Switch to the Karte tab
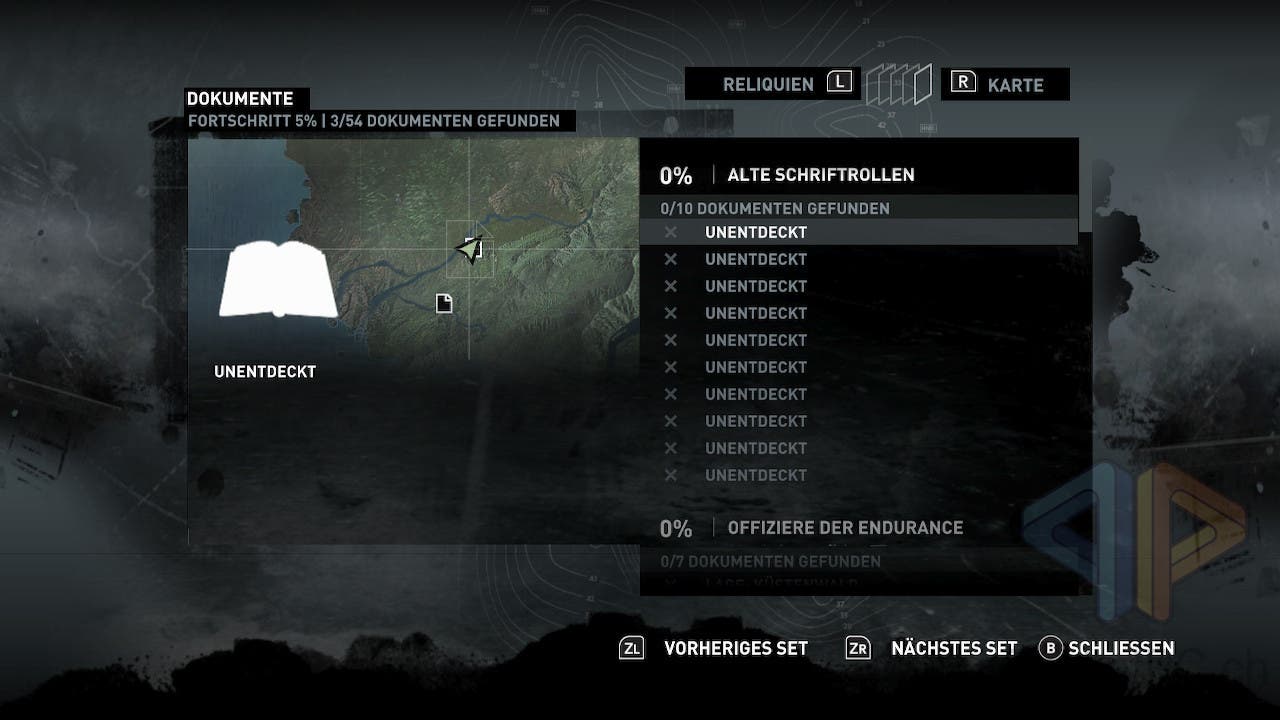 pos(1014,85)
